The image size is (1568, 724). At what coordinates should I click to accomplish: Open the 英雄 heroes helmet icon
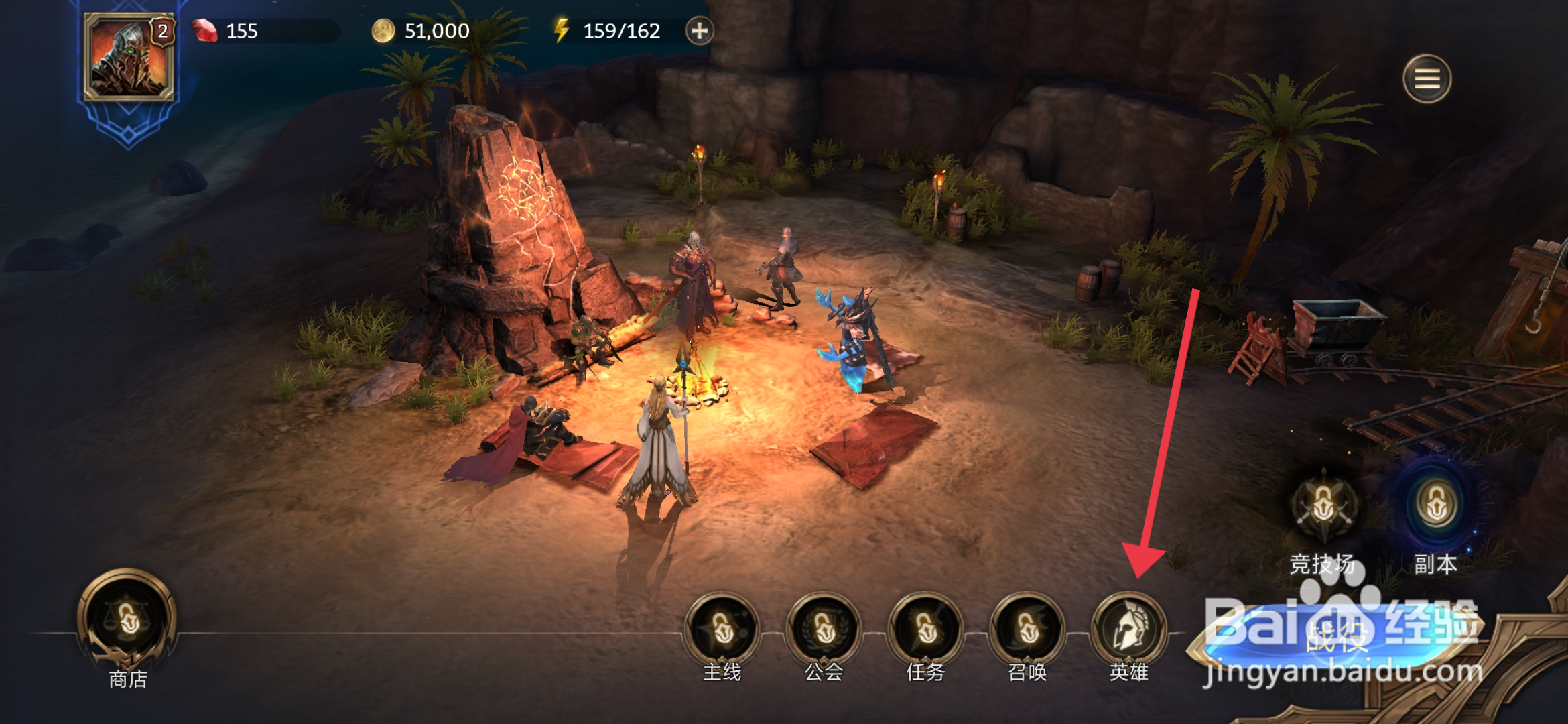[1129, 629]
